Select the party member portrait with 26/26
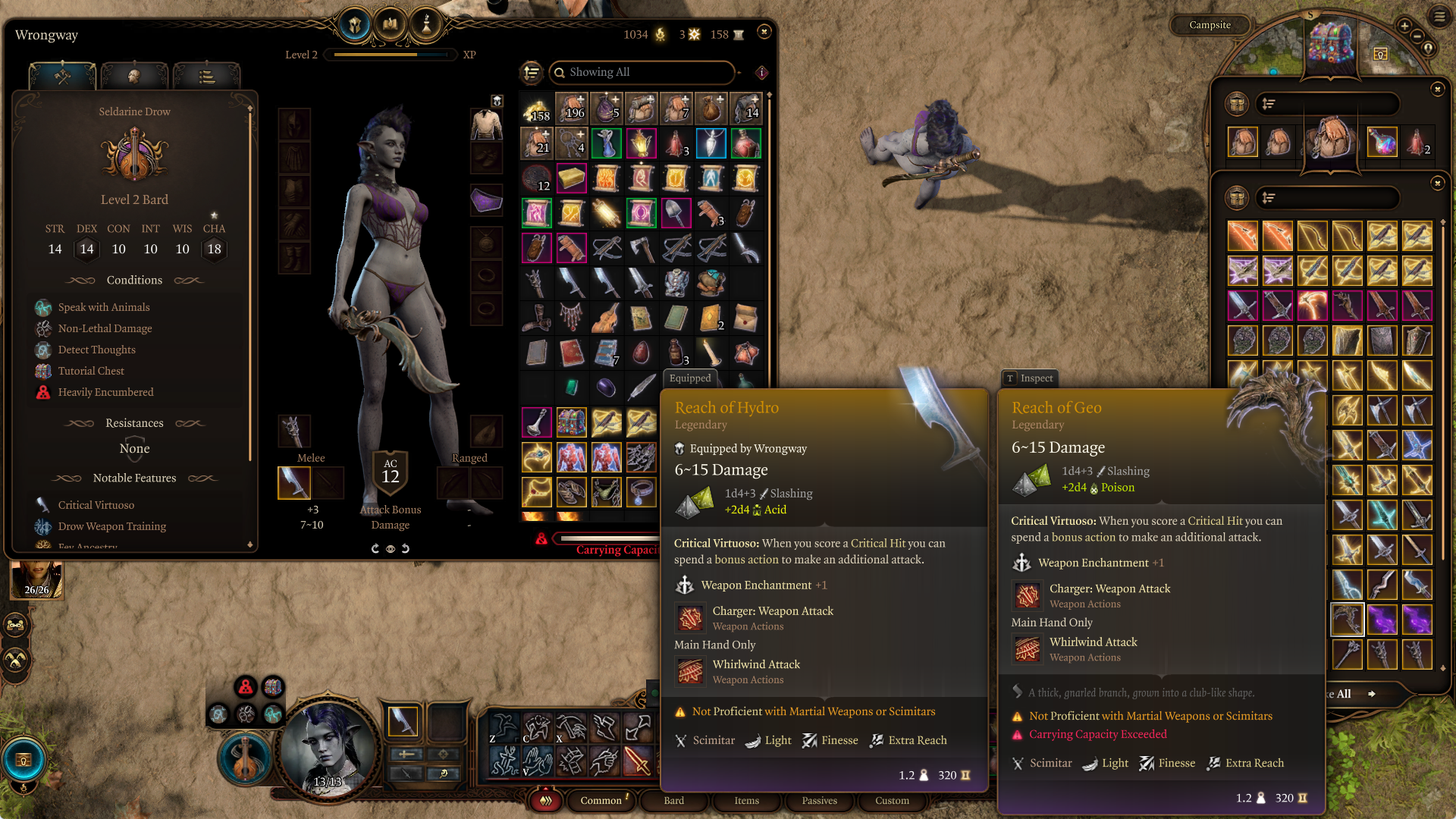 36,580
